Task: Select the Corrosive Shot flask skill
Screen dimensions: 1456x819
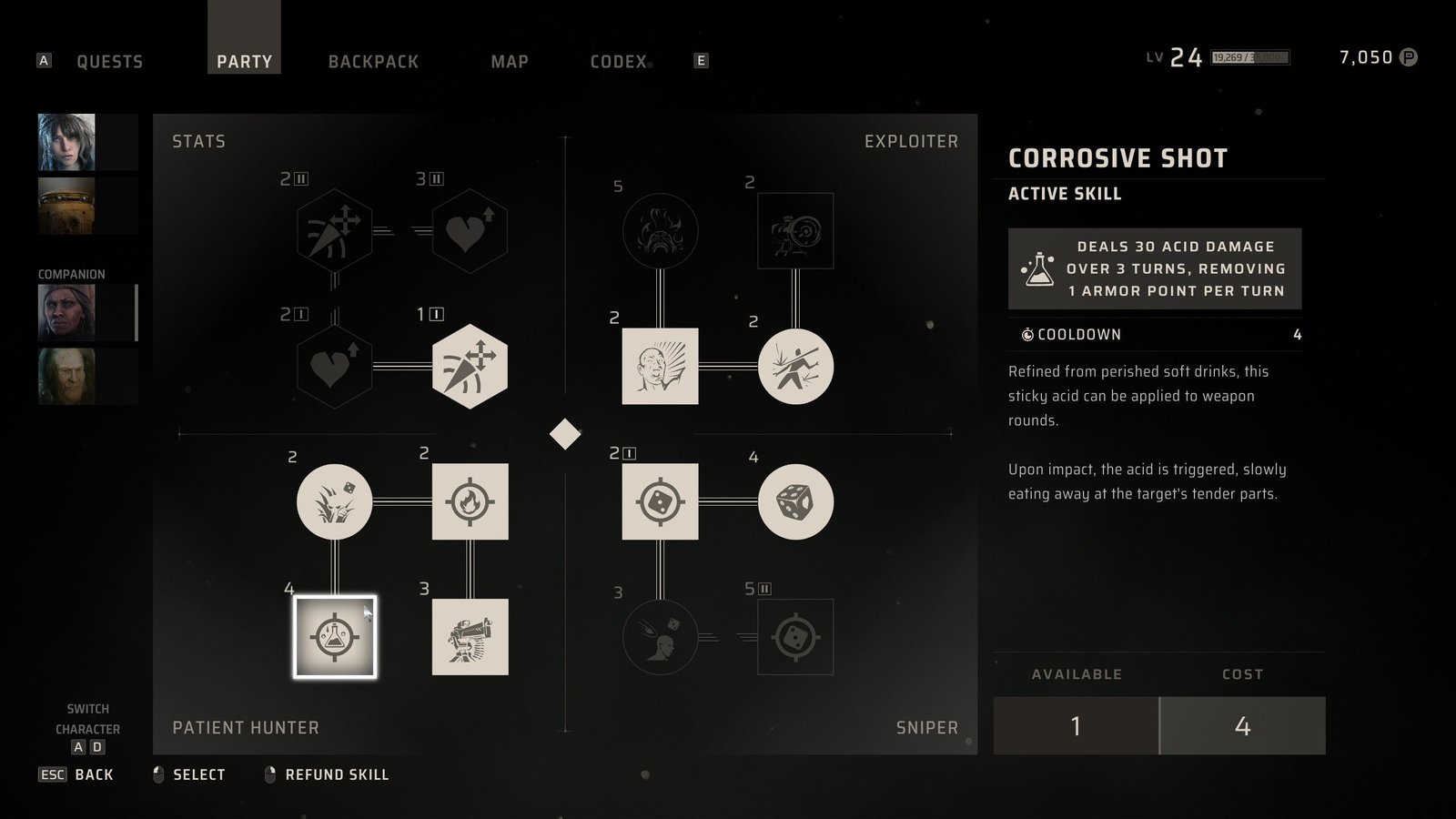Action: pyautogui.click(x=335, y=637)
